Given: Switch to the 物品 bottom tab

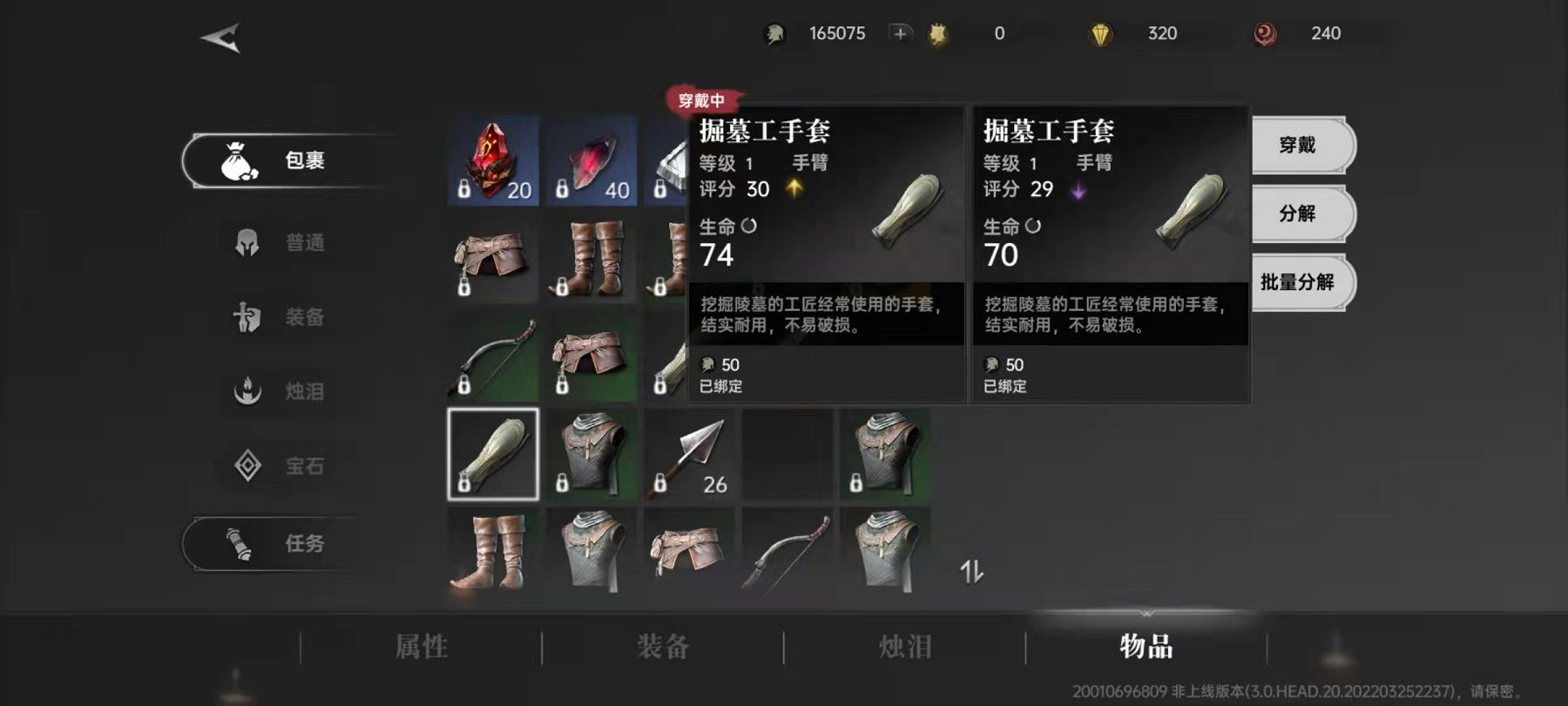Looking at the screenshot, I should 1146,647.
